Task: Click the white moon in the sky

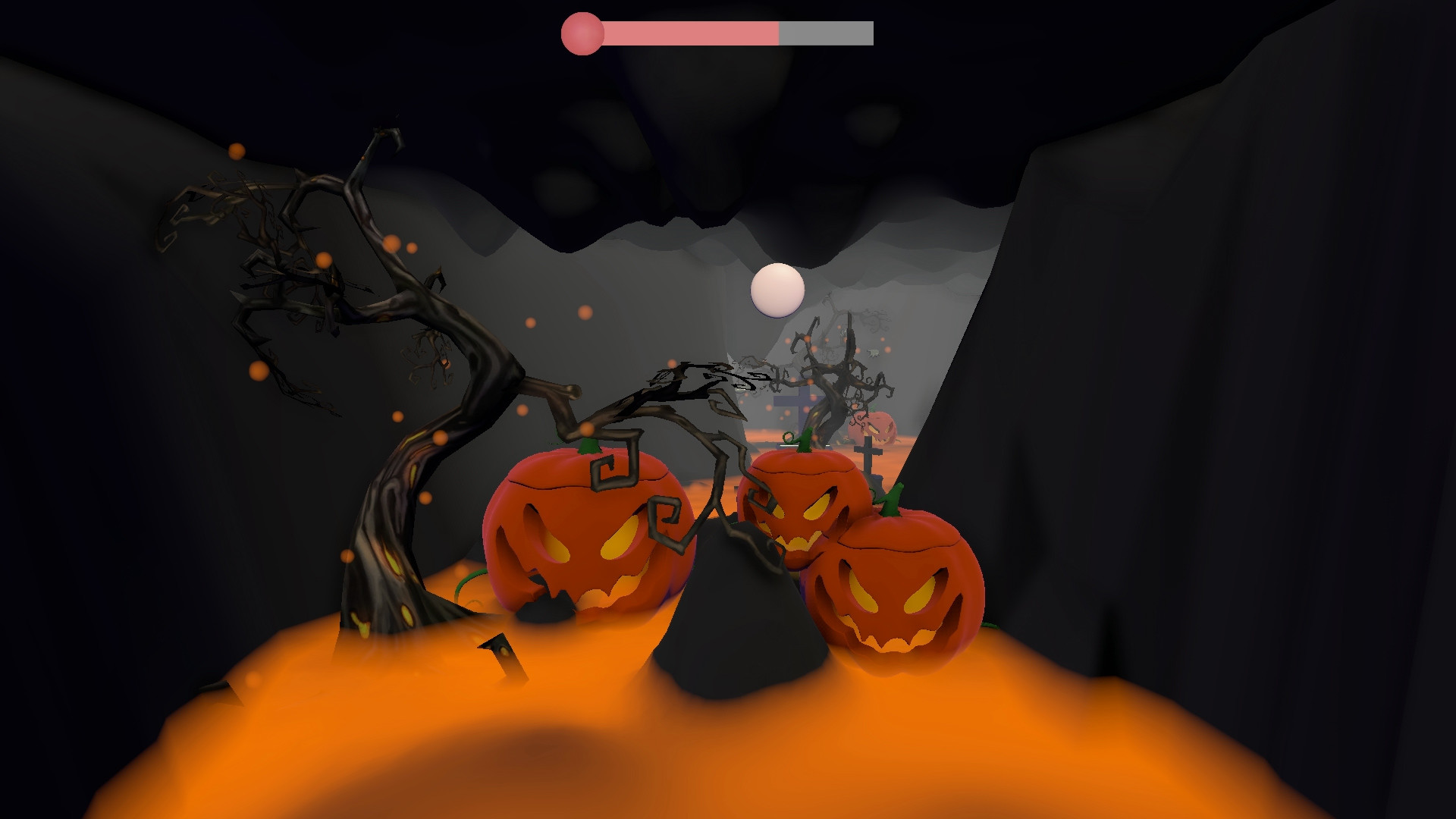Action: point(777,289)
